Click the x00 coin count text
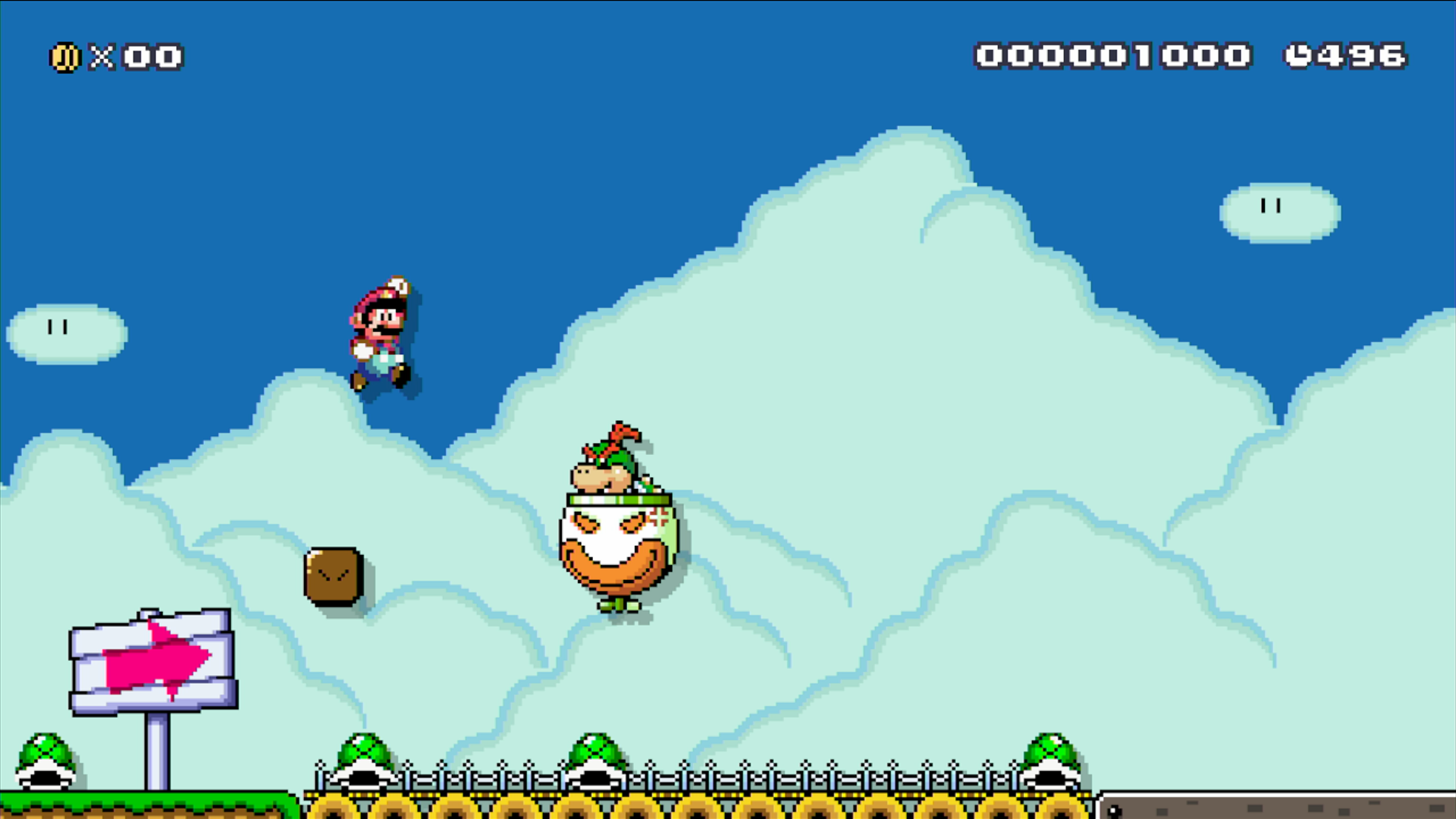The width and height of the screenshot is (1456, 819). pyautogui.click(x=140, y=55)
